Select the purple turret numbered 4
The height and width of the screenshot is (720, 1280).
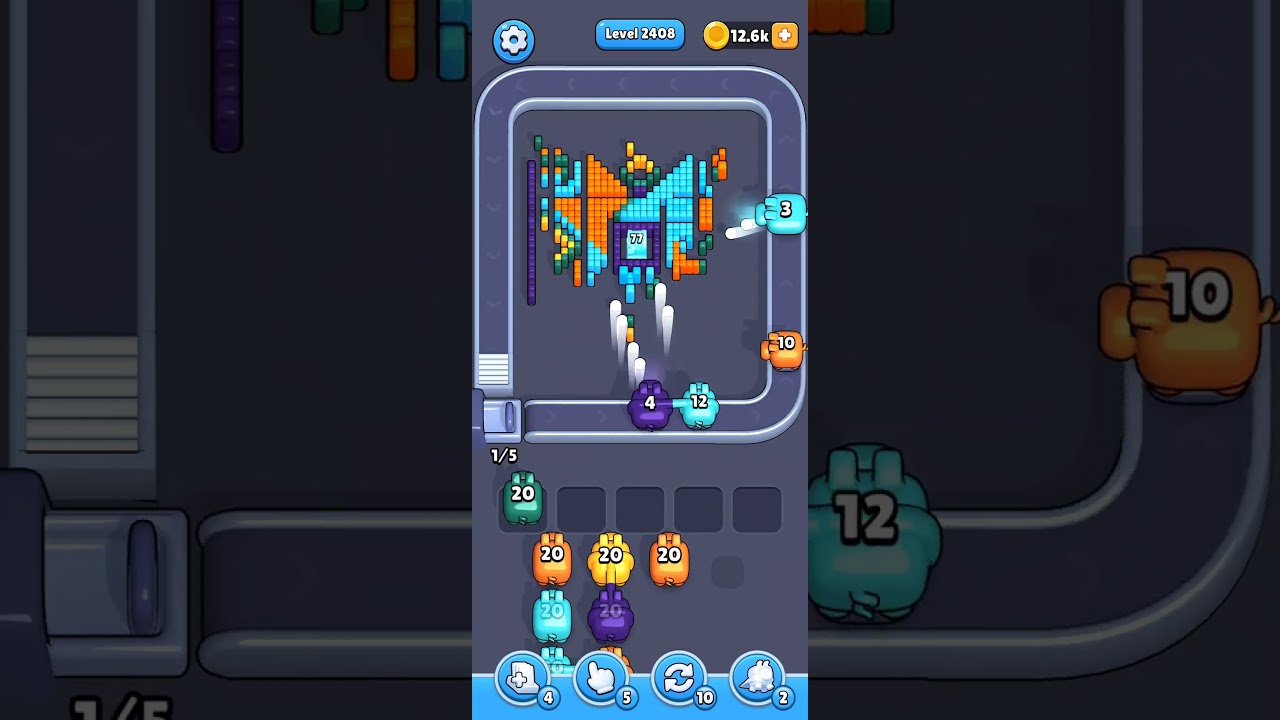(649, 404)
